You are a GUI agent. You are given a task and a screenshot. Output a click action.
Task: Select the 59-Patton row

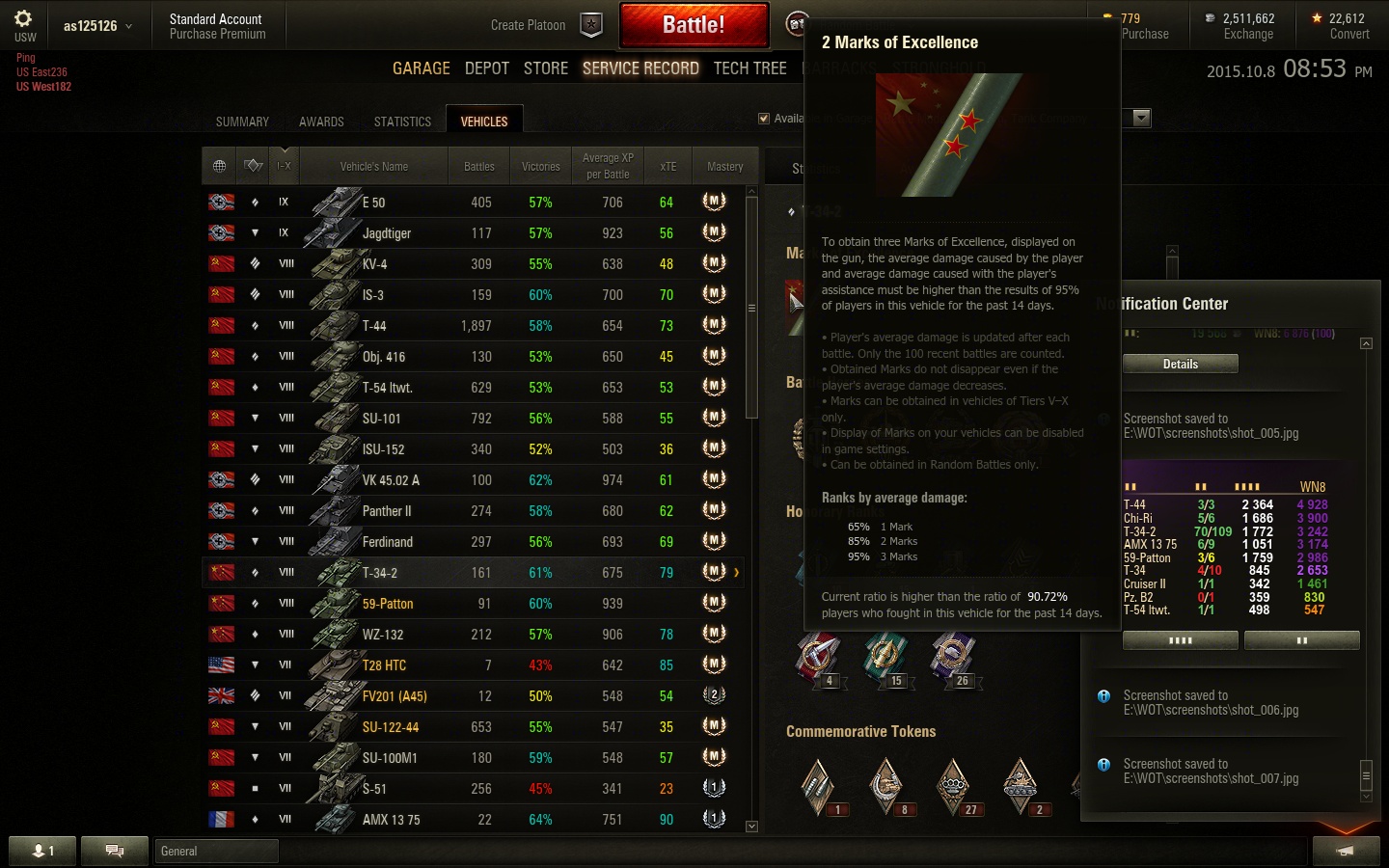click(388, 604)
